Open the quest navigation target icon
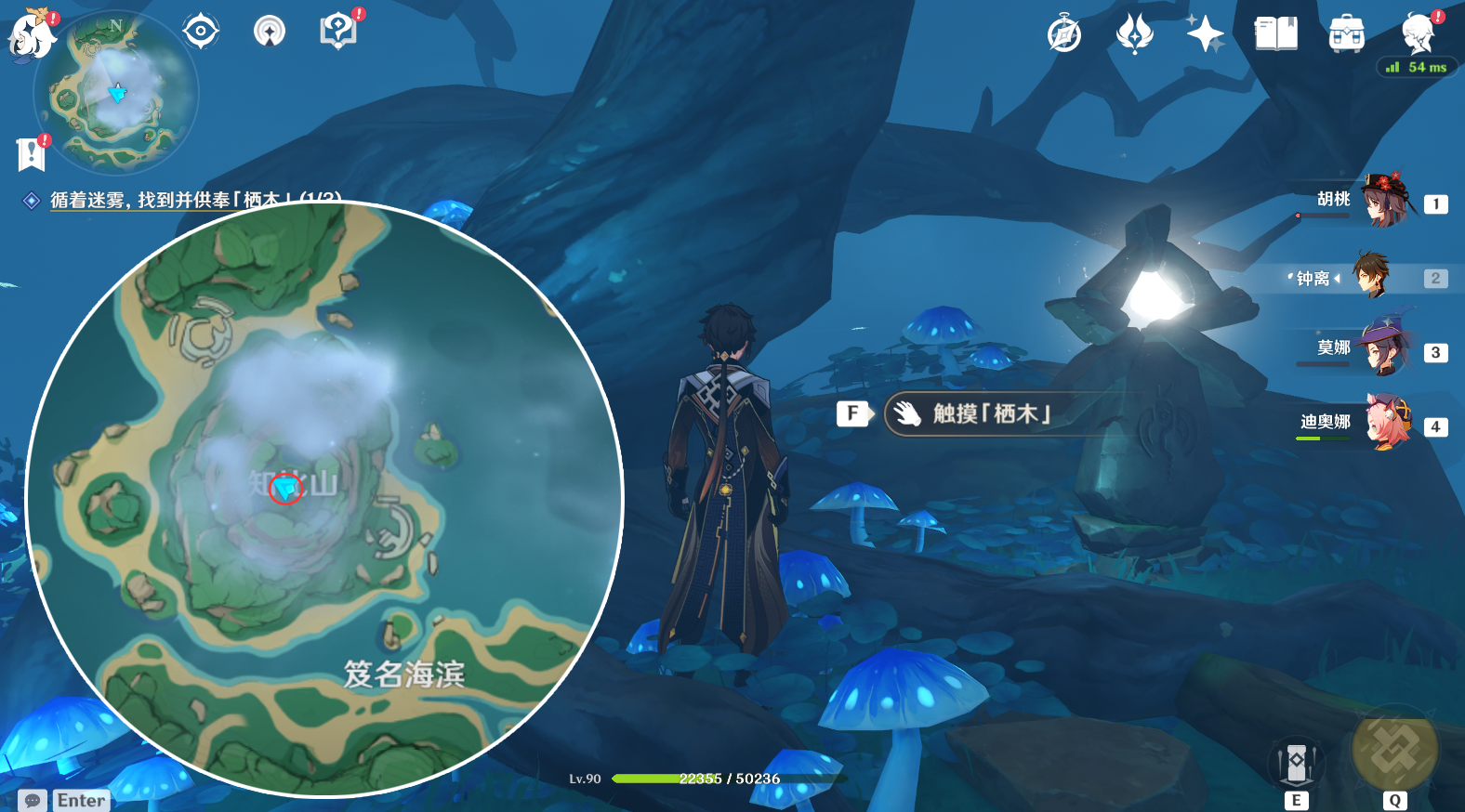The width and height of the screenshot is (1465, 812). [201, 32]
